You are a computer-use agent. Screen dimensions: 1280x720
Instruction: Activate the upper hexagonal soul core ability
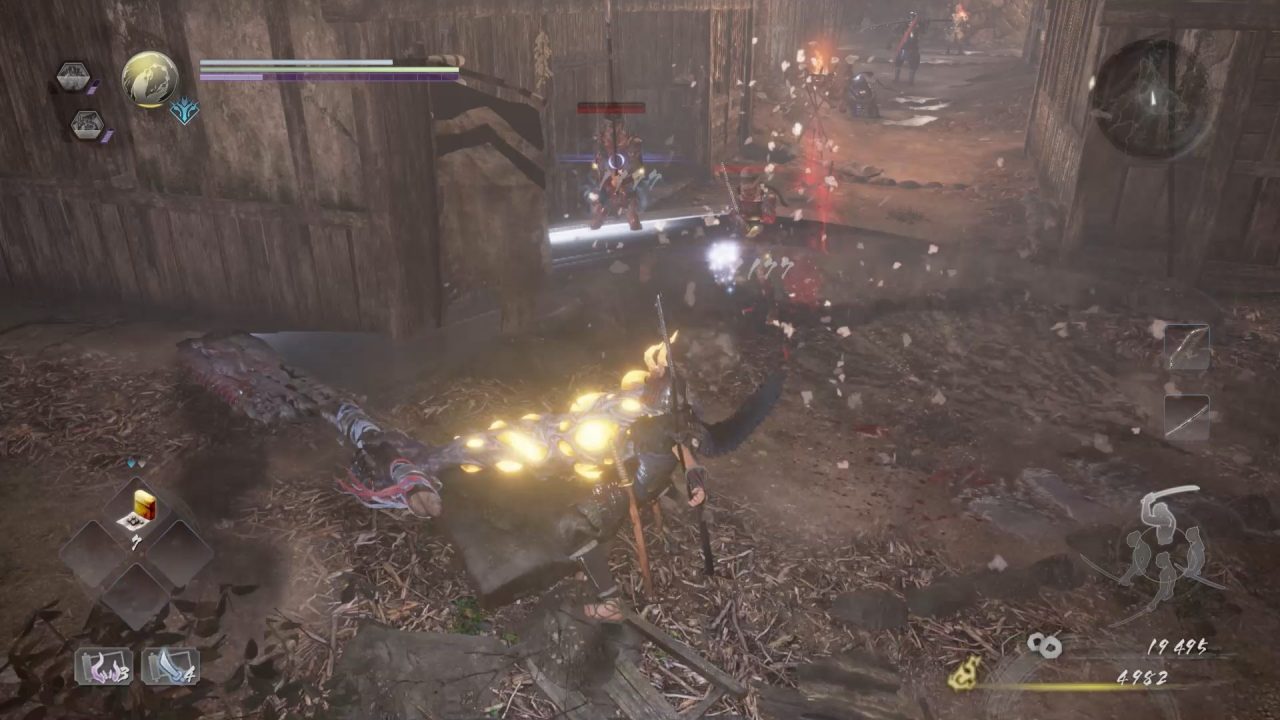72,76
